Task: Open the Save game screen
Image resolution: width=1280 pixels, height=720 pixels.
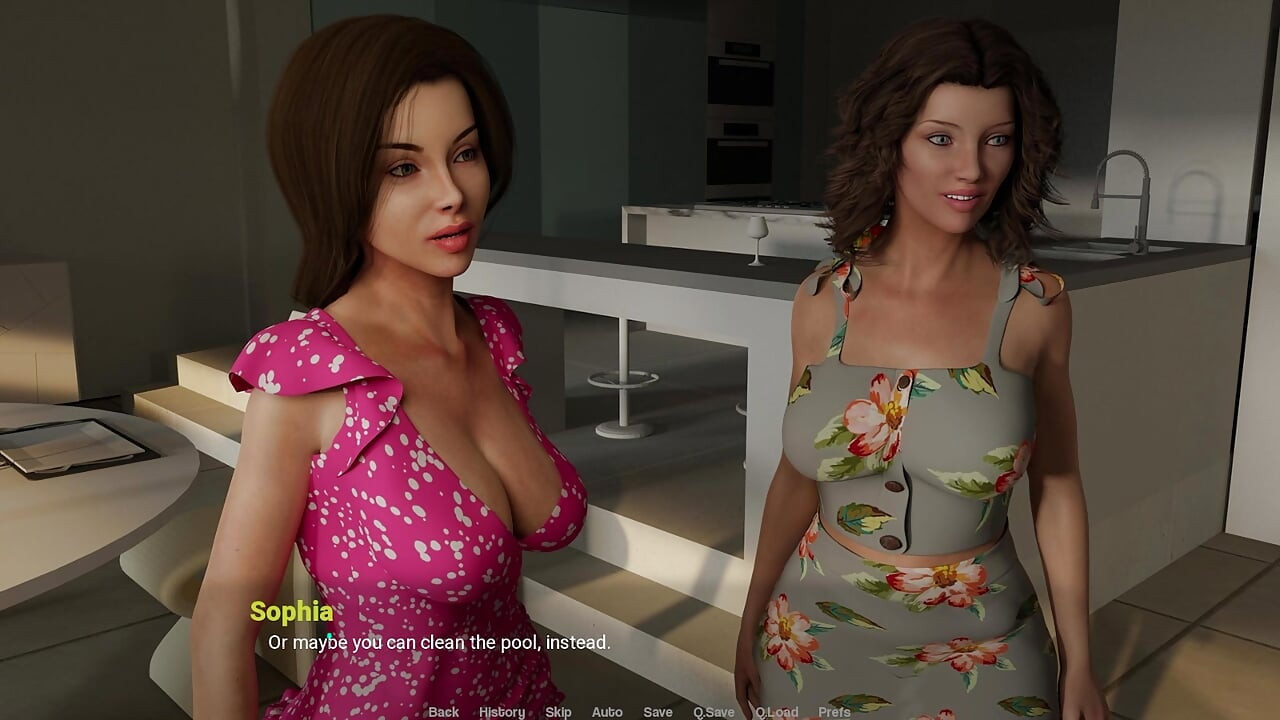Action: pos(657,712)
